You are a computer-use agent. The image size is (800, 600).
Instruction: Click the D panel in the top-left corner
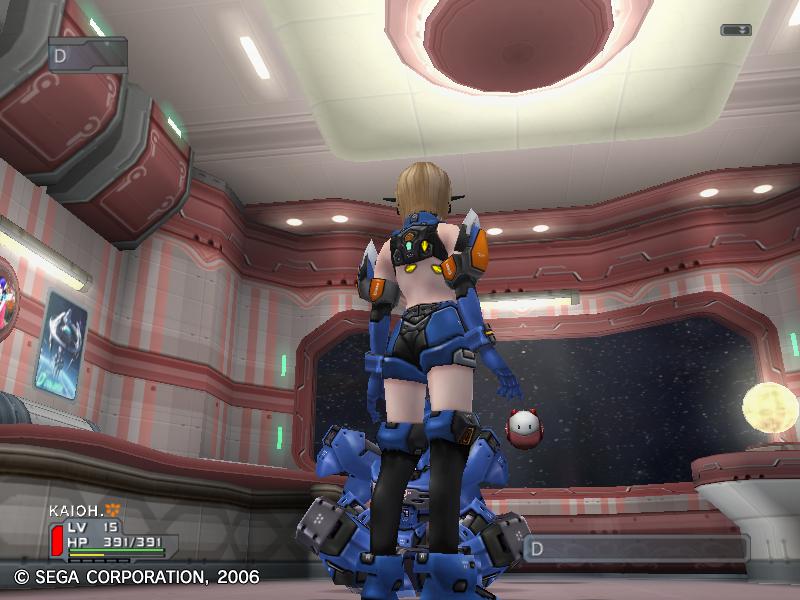(88, 54)
